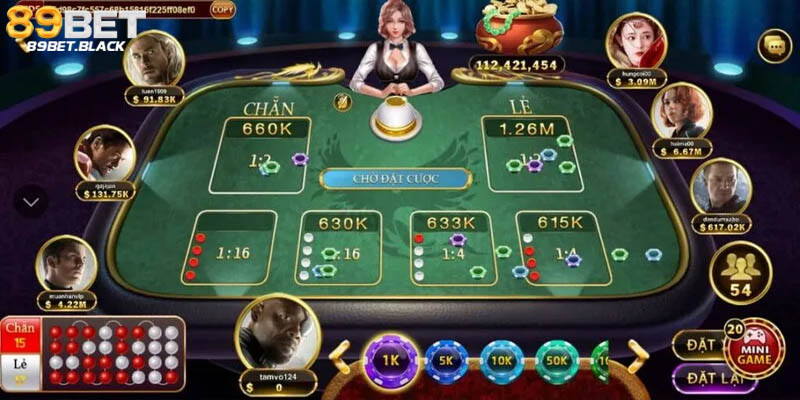The width and height of the screenshot is (800, 400).
Task: Copy the session code with COPY
Action: tap(223, 9)
